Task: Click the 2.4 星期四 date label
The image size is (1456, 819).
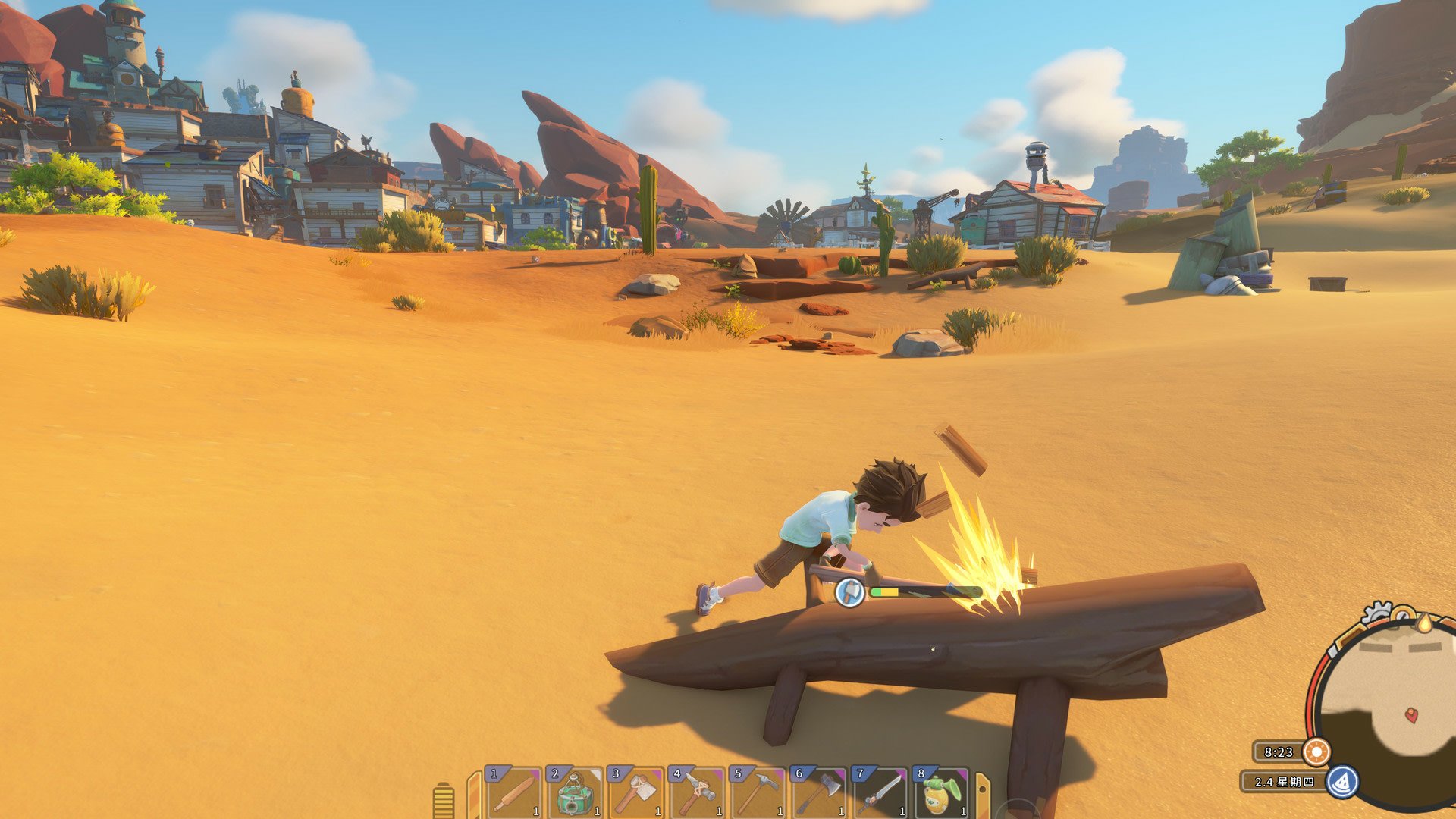Action: coord(1284,782)
